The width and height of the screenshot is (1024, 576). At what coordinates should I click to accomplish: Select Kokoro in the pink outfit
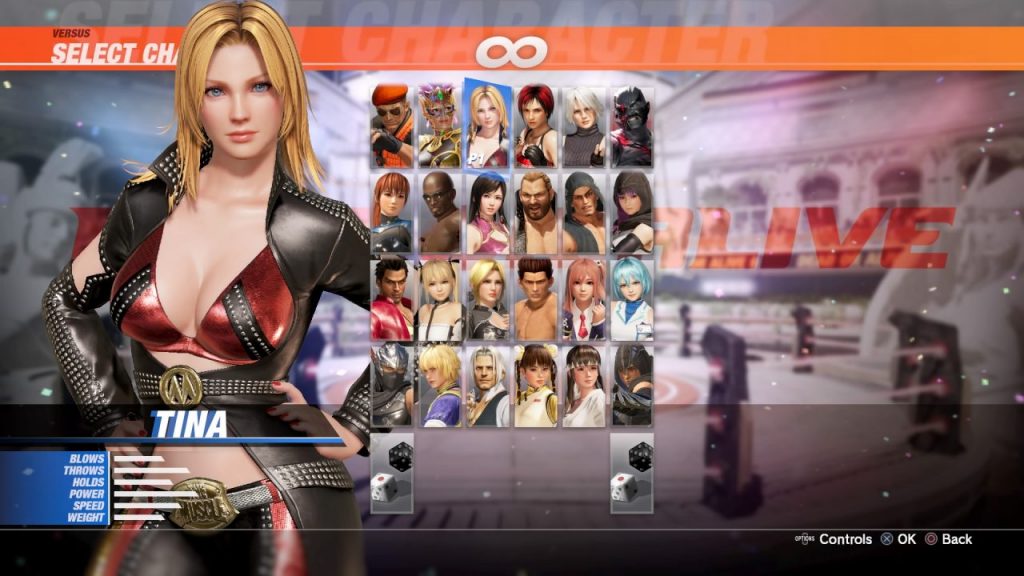[488, 212]
